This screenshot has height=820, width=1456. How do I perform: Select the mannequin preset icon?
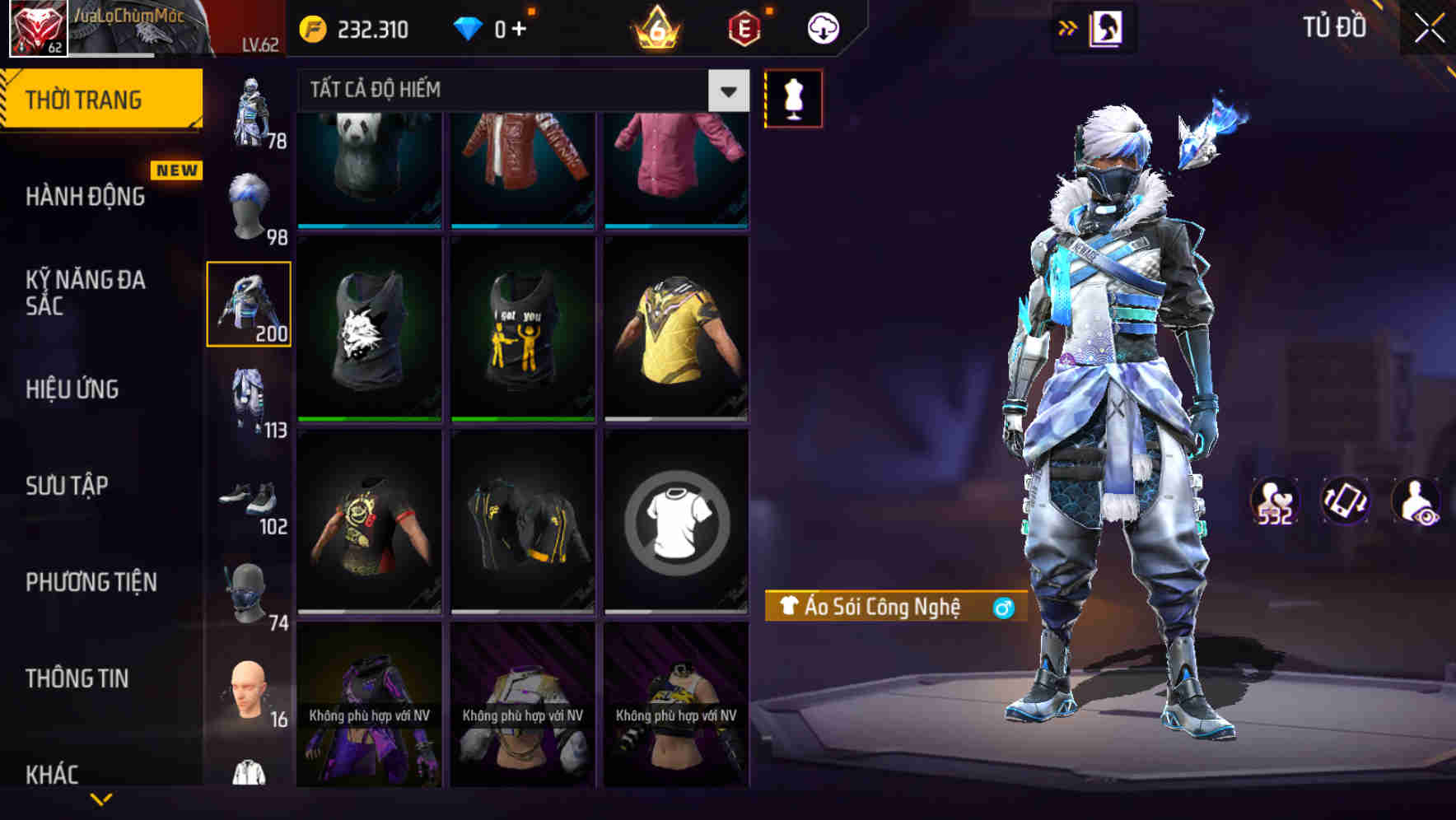pos(793,97)
